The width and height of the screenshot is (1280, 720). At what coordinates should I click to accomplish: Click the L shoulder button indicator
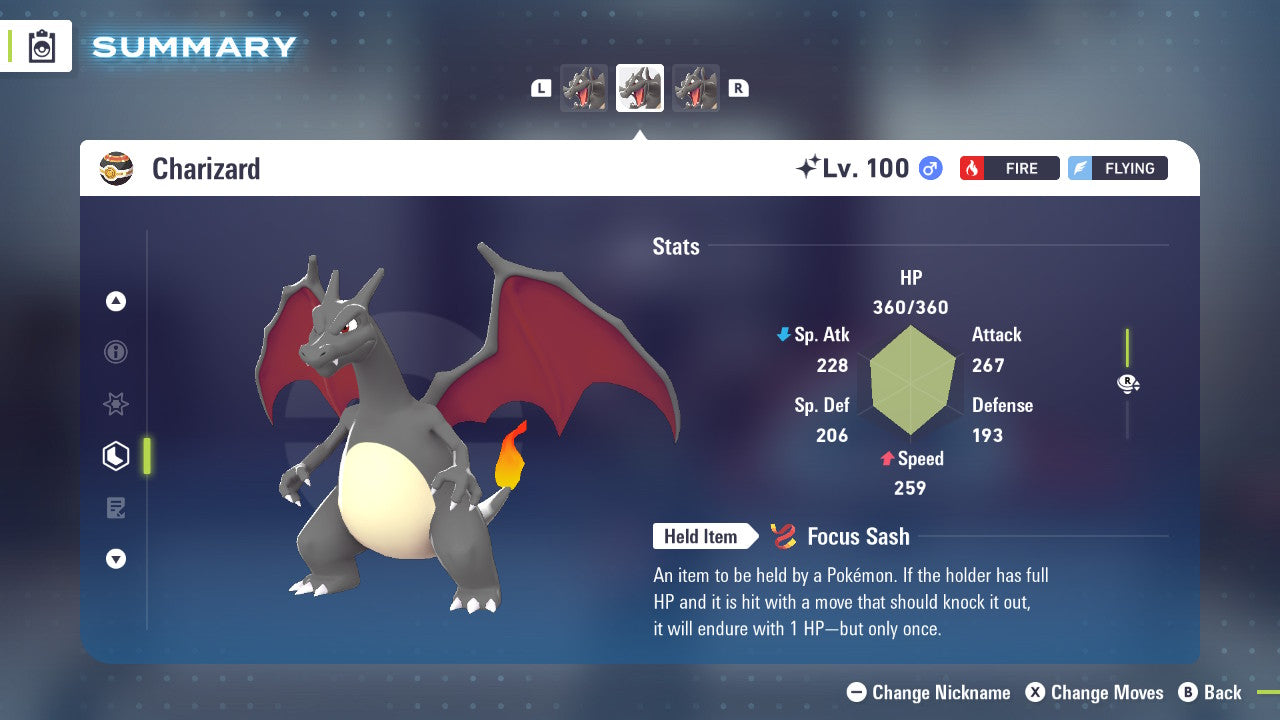(x=540, y=87)
